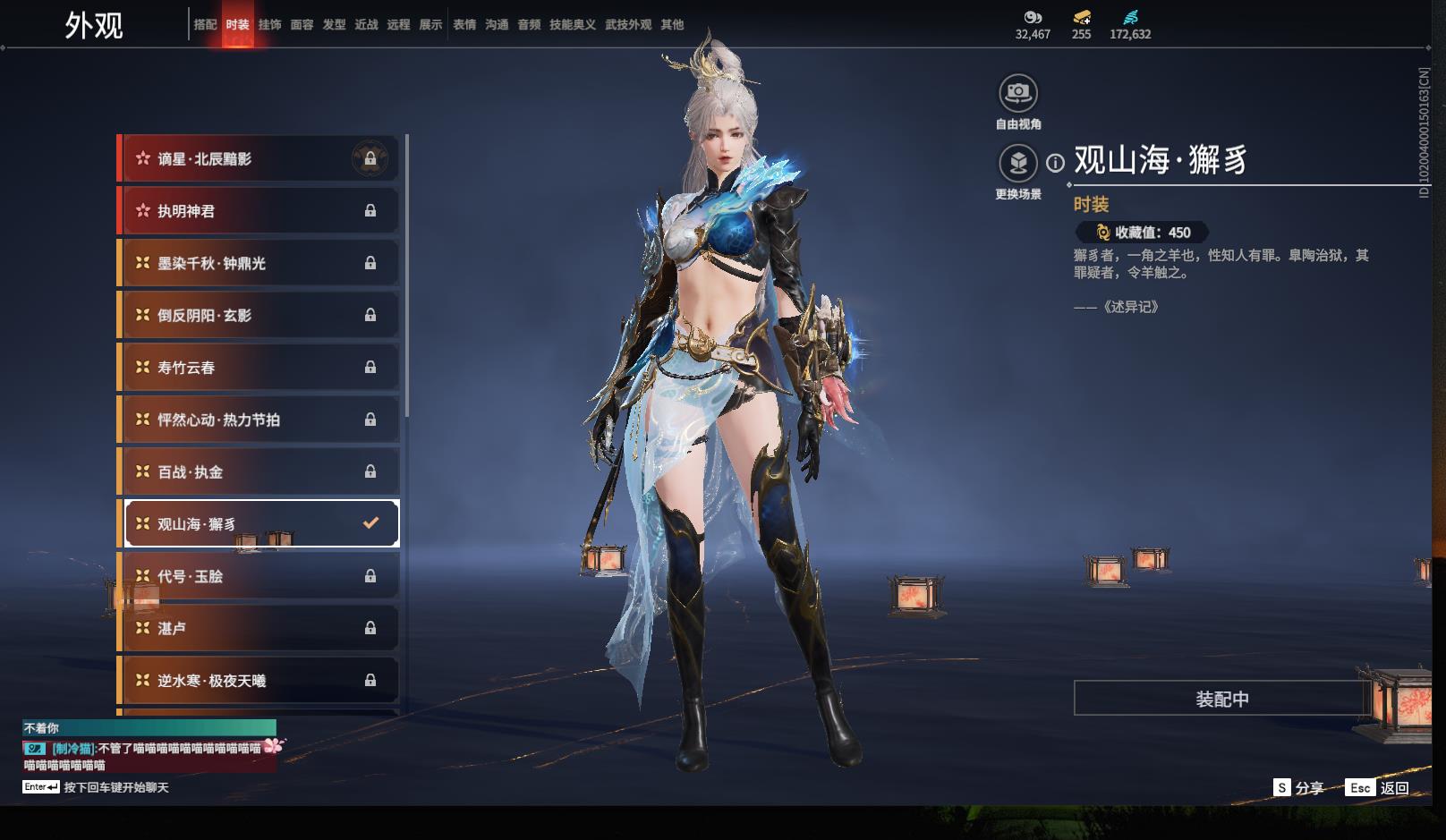Image resolution: width=1446 pixels, height=840 pixels.
Task: Click the 自由视角 camera icon
Action: (1017, 93)
